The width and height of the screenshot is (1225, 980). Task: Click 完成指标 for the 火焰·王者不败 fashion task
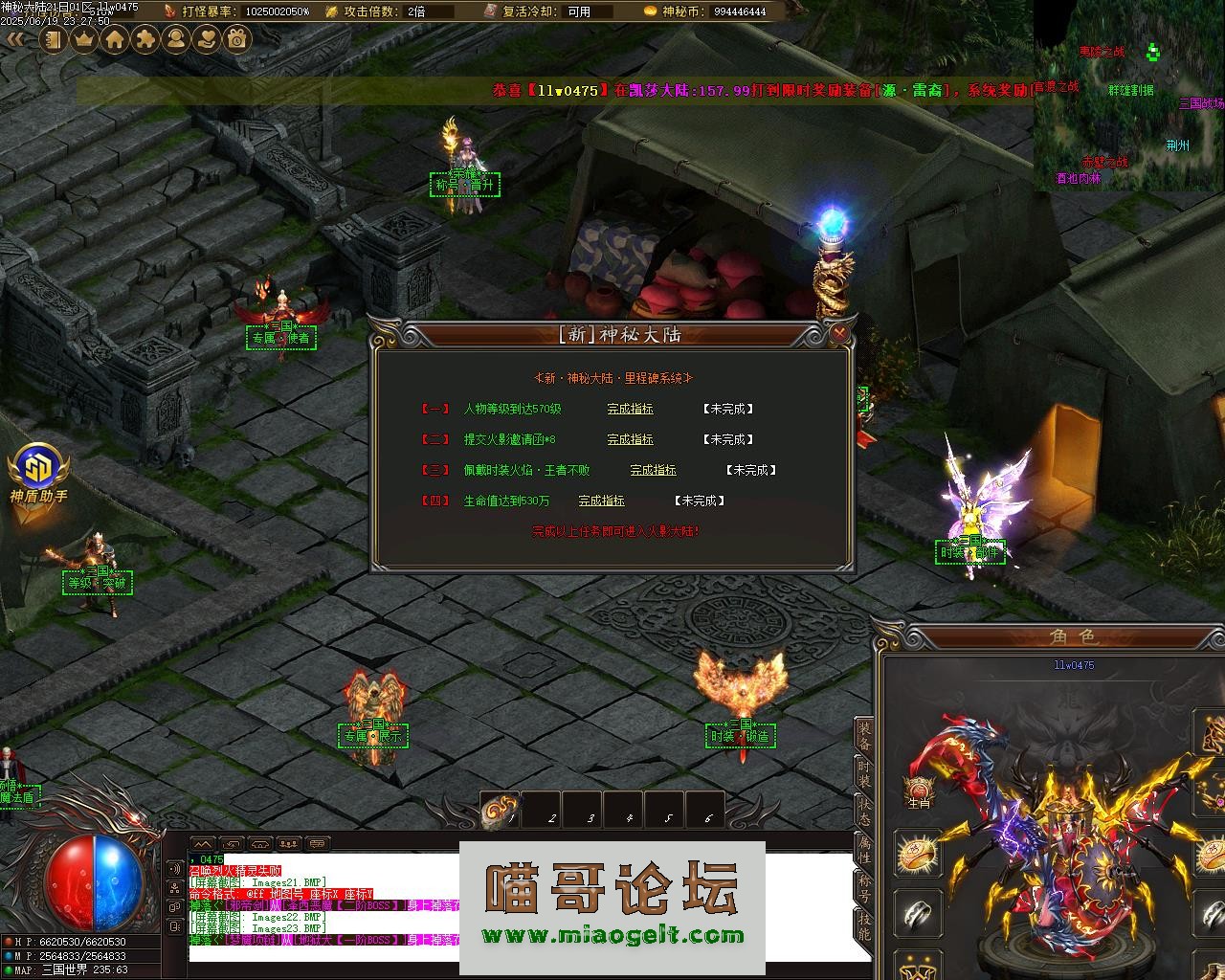coord(653,470)
